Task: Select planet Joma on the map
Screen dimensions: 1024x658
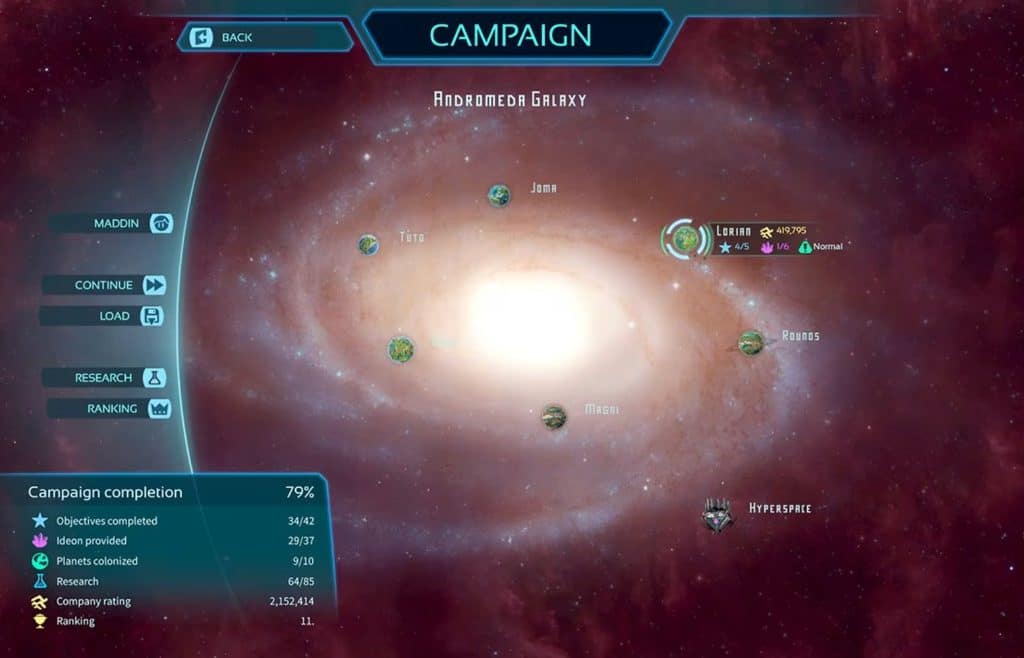Action: [499, 195]
